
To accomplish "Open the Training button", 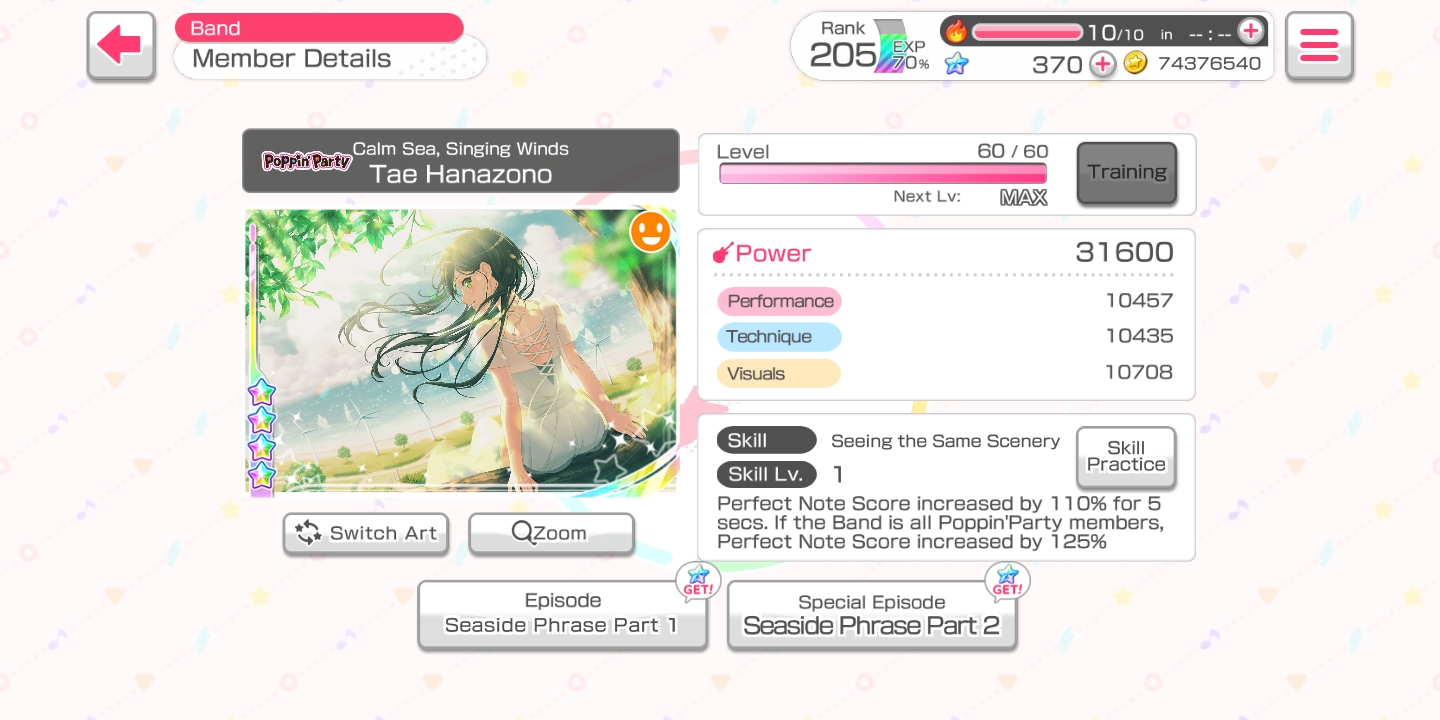I will 1126,173.
